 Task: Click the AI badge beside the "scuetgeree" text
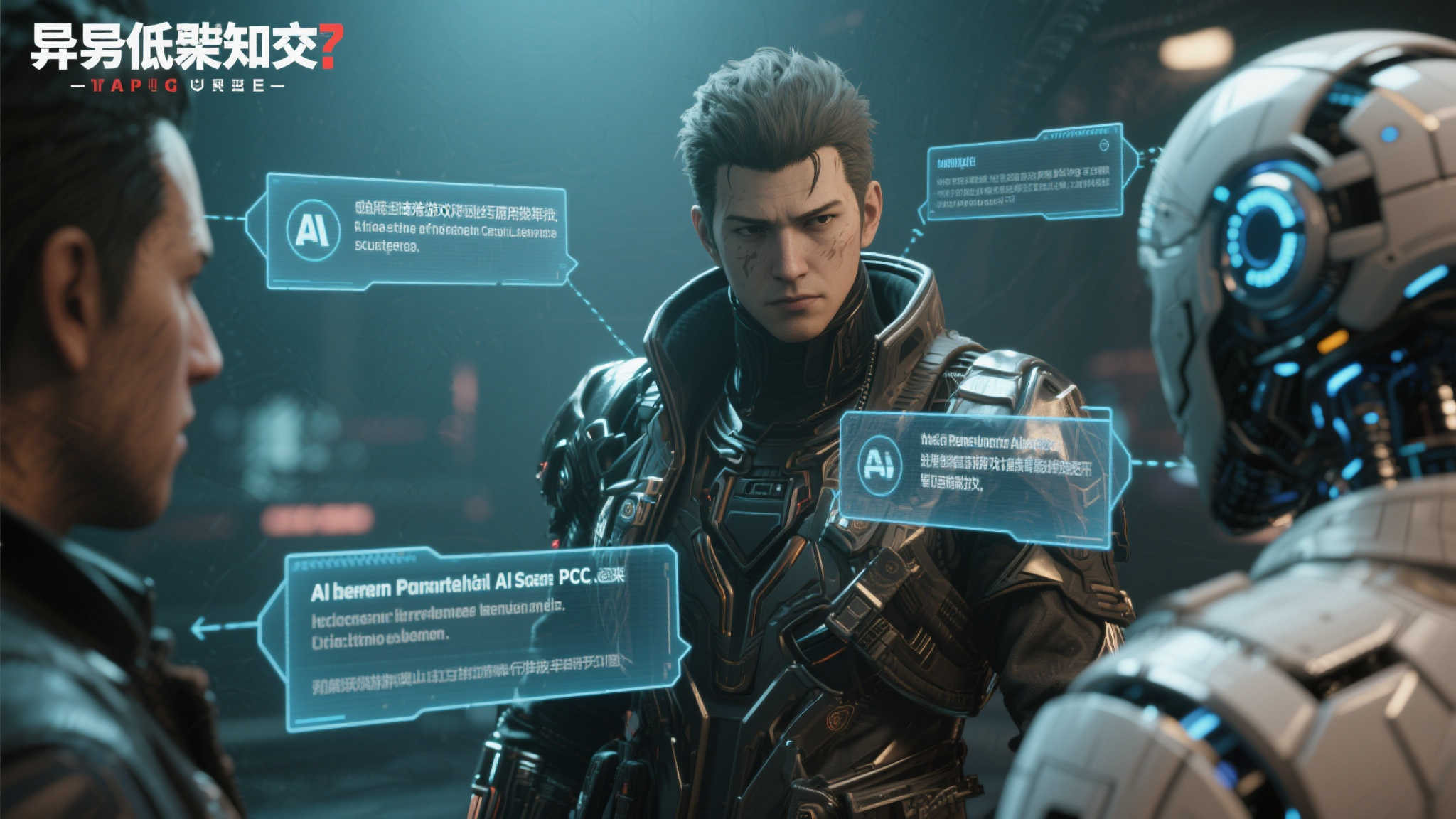(312, 230)
